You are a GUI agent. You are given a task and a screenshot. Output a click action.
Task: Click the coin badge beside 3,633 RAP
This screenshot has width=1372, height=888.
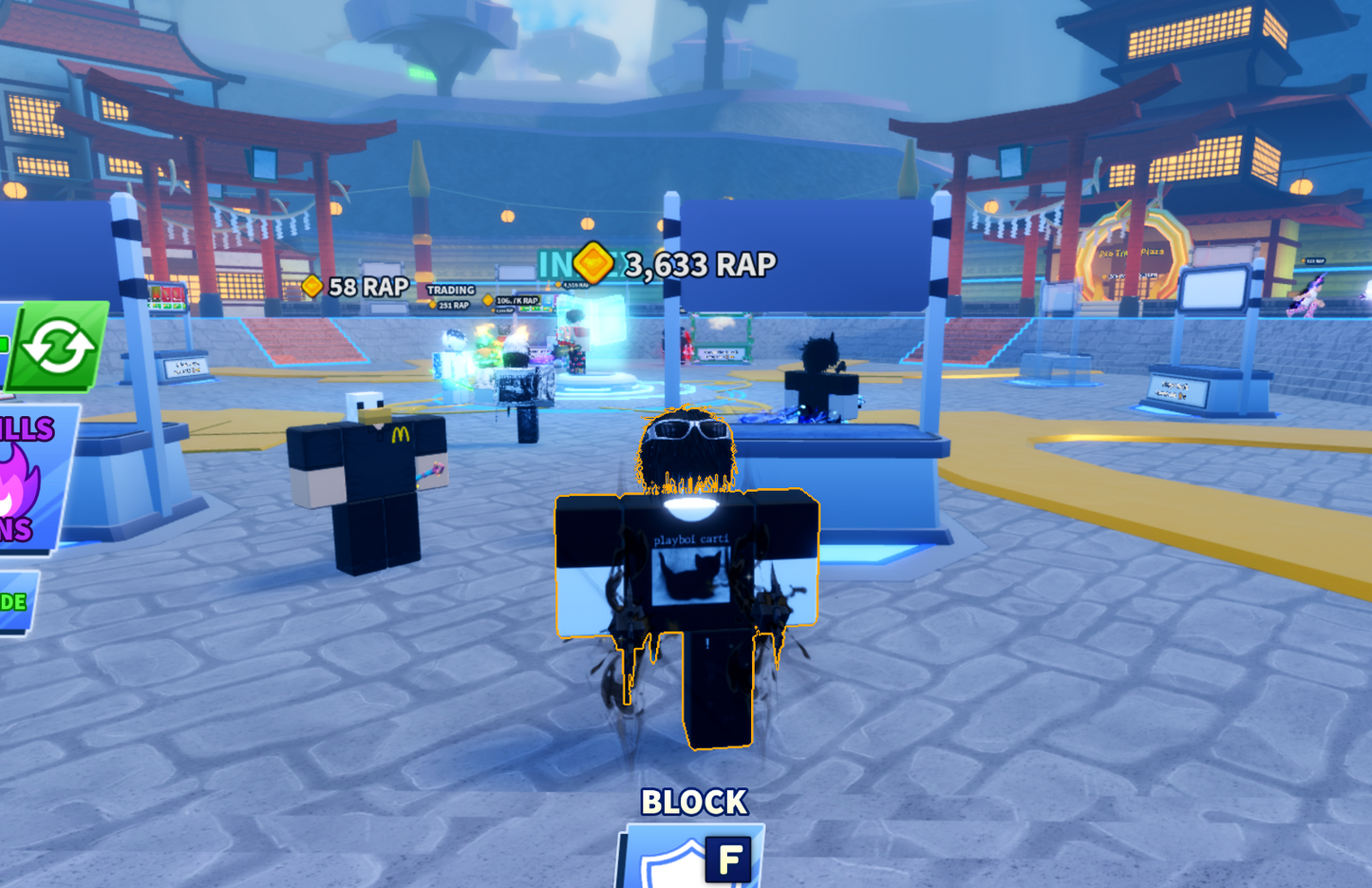point(592,265)
